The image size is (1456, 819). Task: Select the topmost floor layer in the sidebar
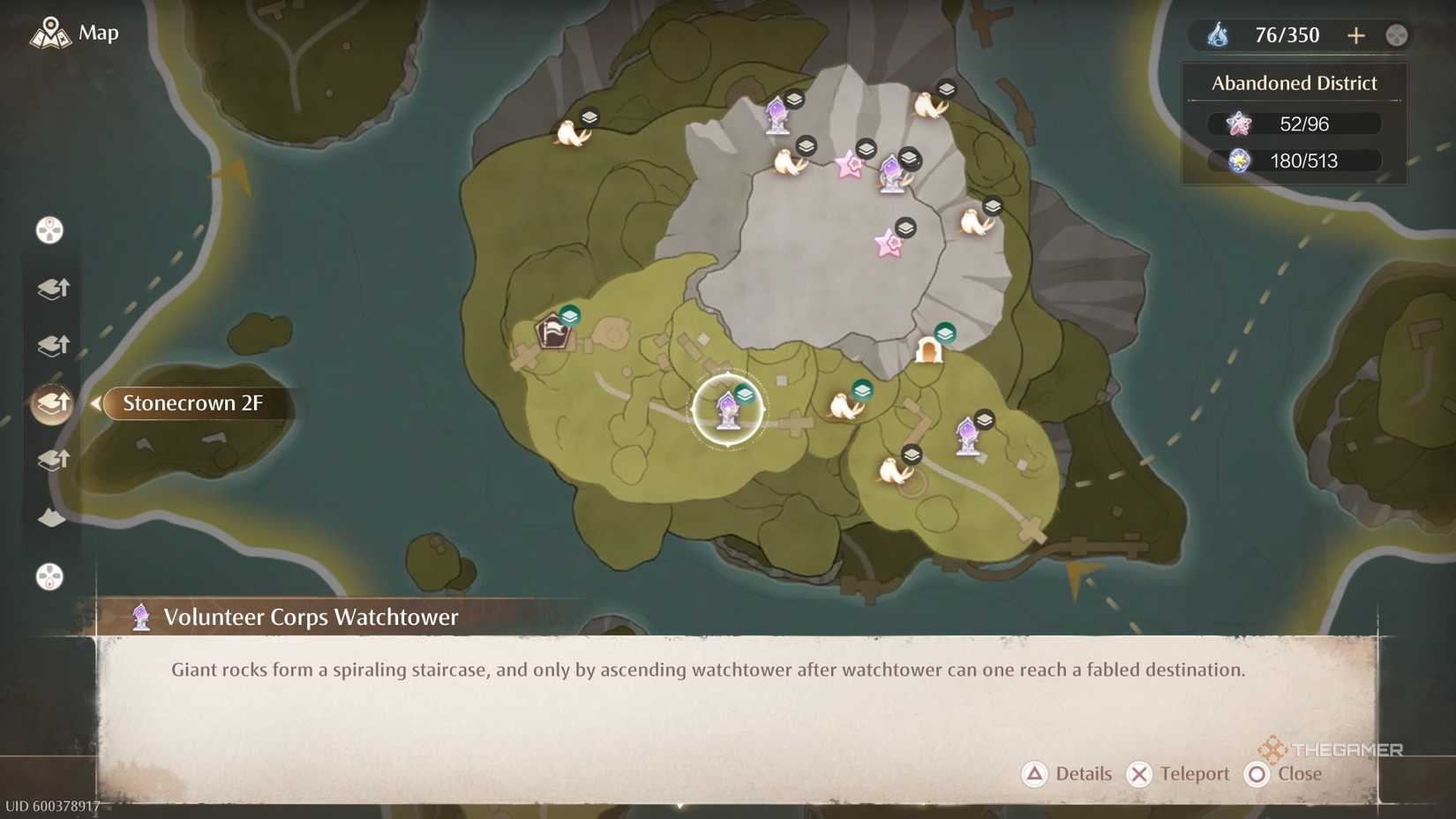point(52,289)
